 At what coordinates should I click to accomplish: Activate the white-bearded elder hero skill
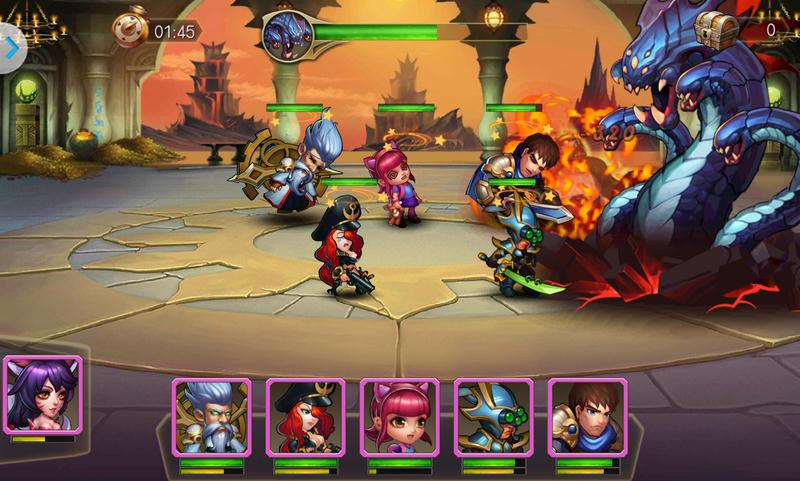211,418
